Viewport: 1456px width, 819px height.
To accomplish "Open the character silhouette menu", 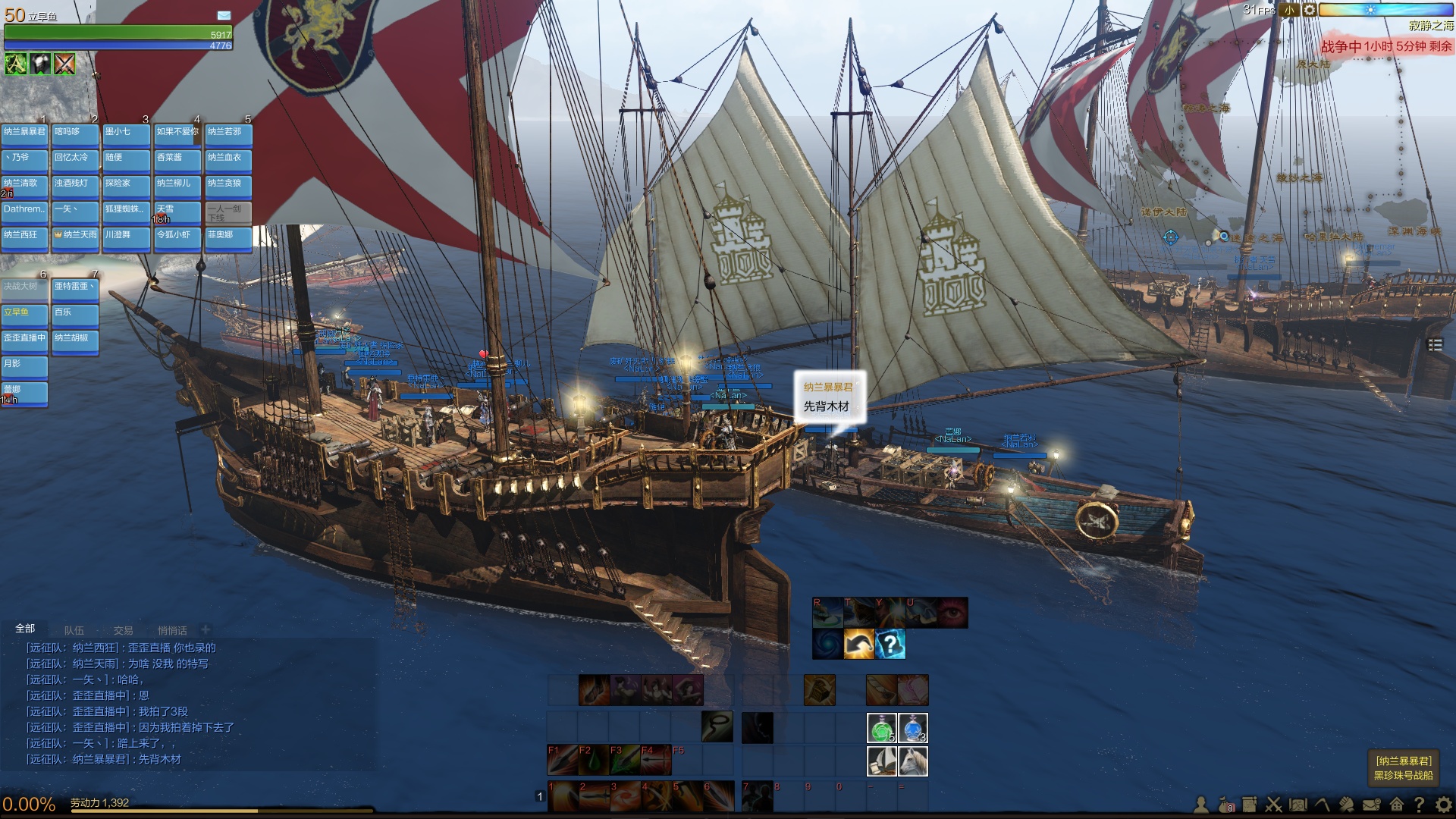I will pyautogui.click(x=1201, y=805).
